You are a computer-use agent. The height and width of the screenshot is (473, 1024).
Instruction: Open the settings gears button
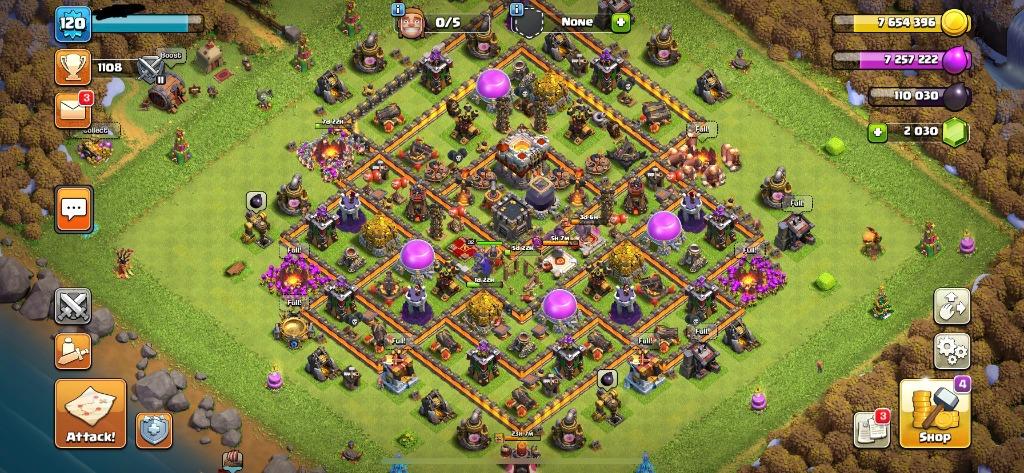tap(951, 351)
